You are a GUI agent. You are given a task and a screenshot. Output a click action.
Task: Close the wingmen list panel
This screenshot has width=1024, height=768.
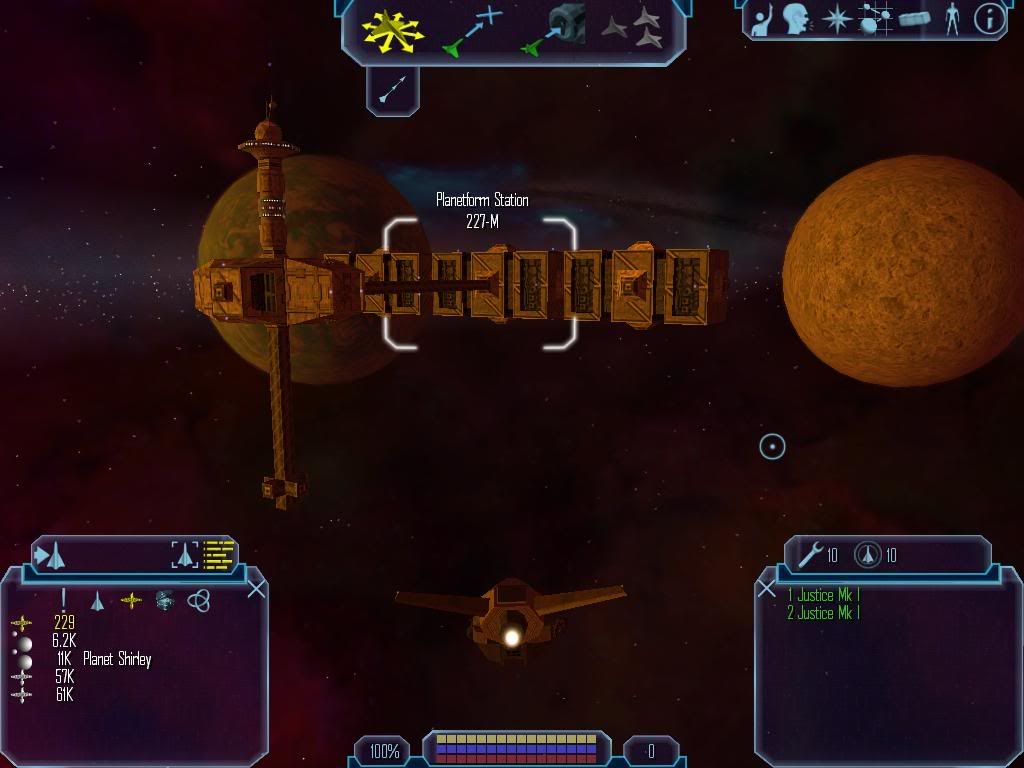click(767, 589)
